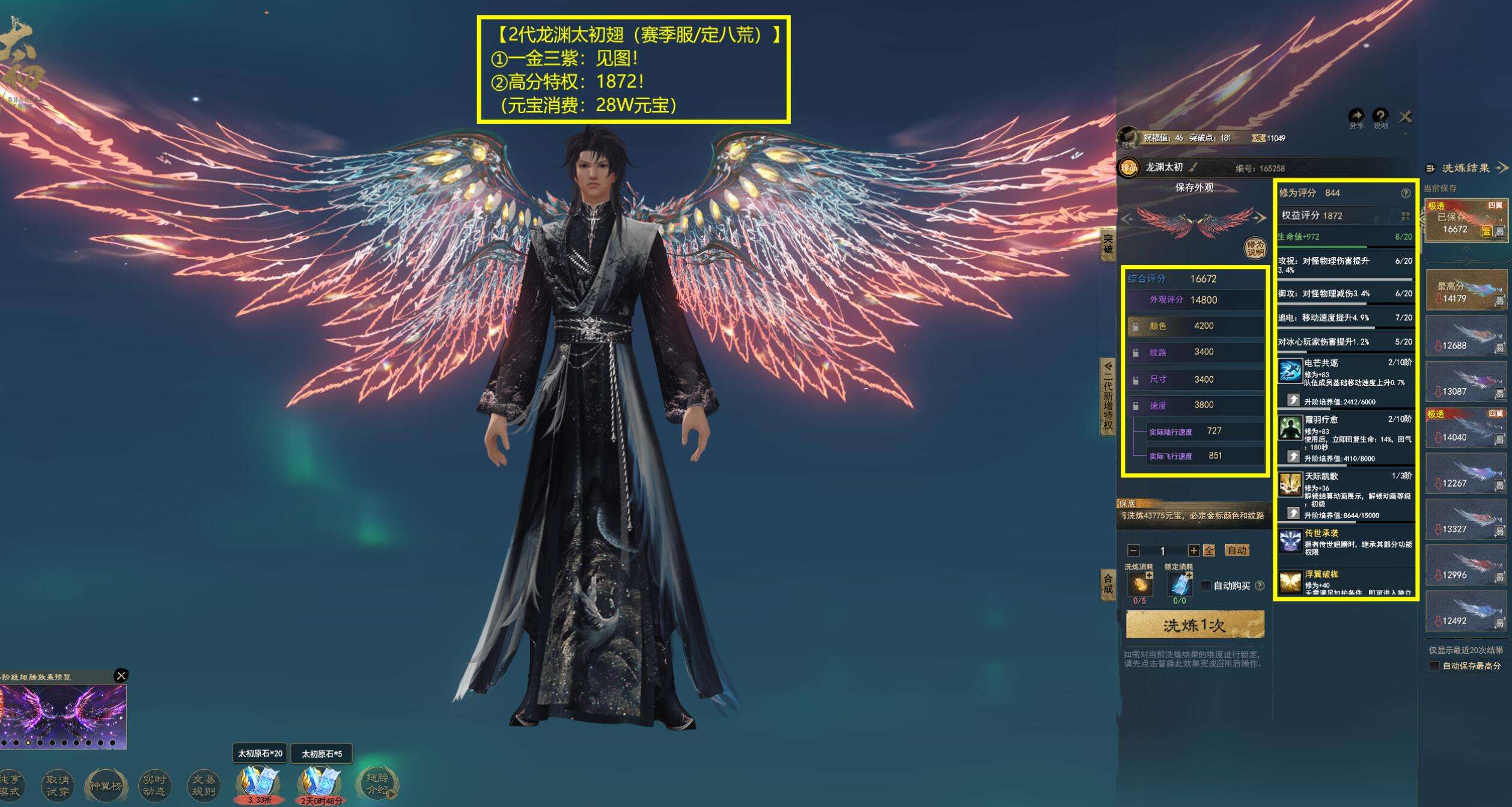Image resolution: width=1512 pixels, height=807 pixels.
Task: Increase refine count with the plus stepper
Action: (x=1193, y=550)
